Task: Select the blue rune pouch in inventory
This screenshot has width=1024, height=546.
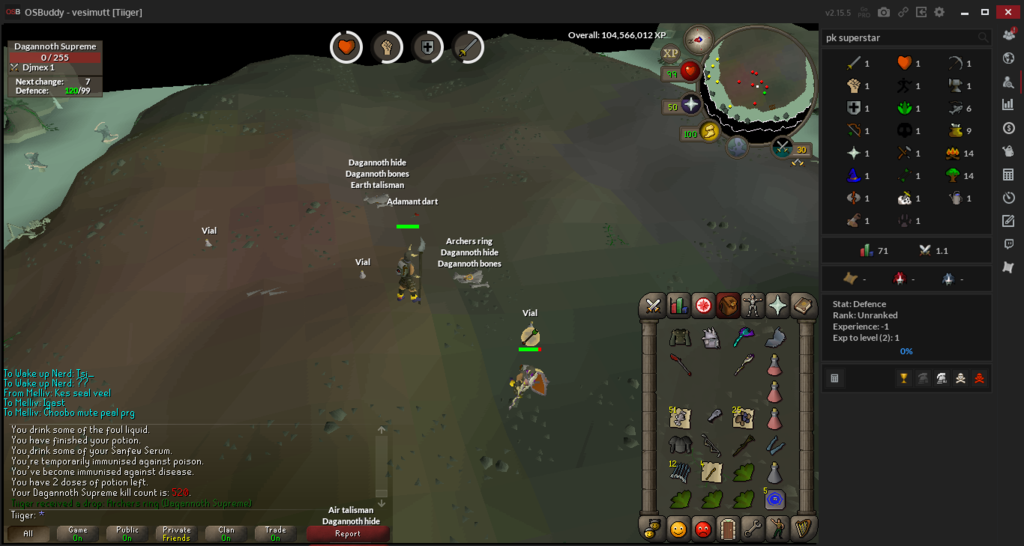Action: 775,498
